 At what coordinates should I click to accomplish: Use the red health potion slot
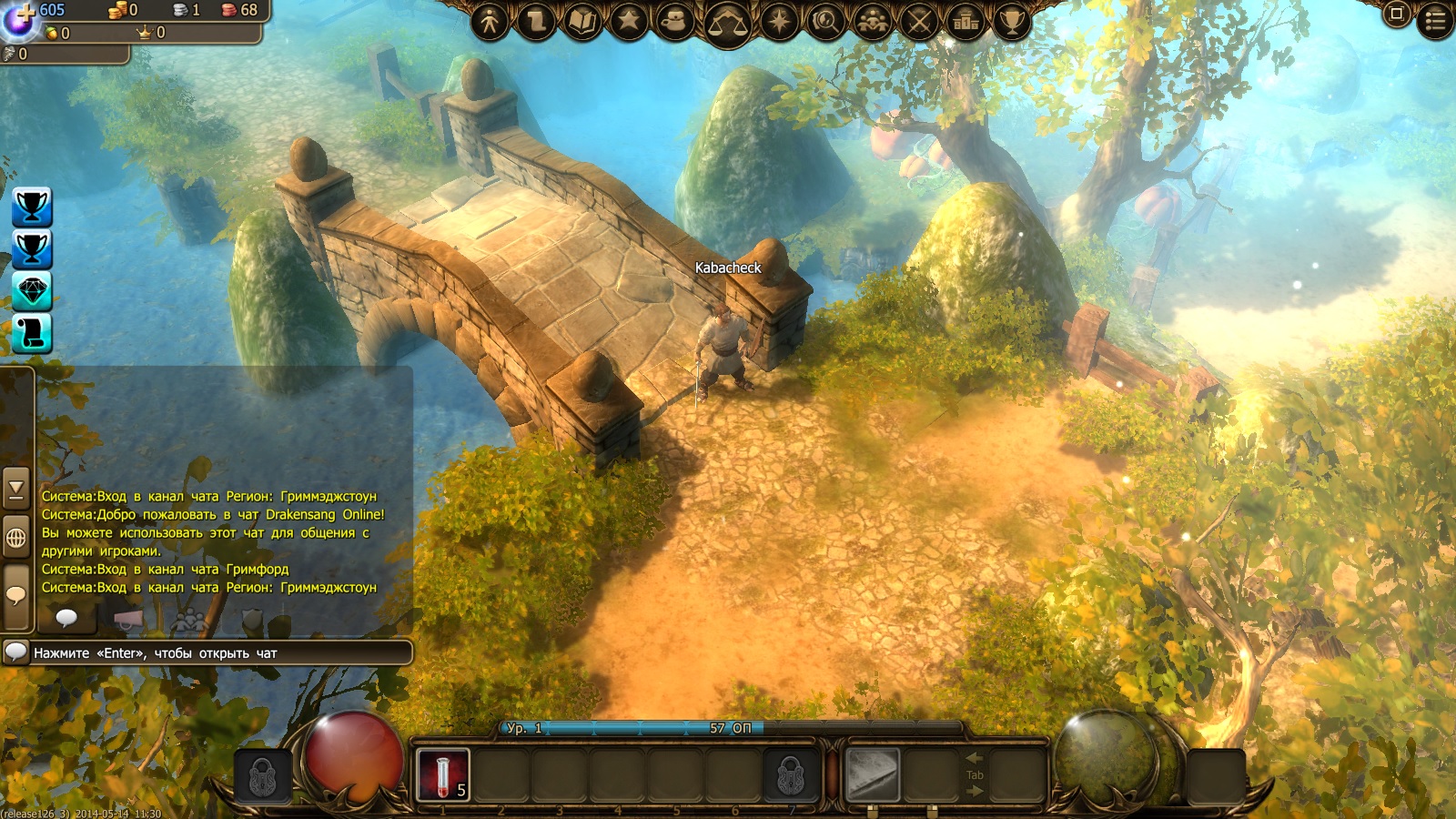click(443, 774)
